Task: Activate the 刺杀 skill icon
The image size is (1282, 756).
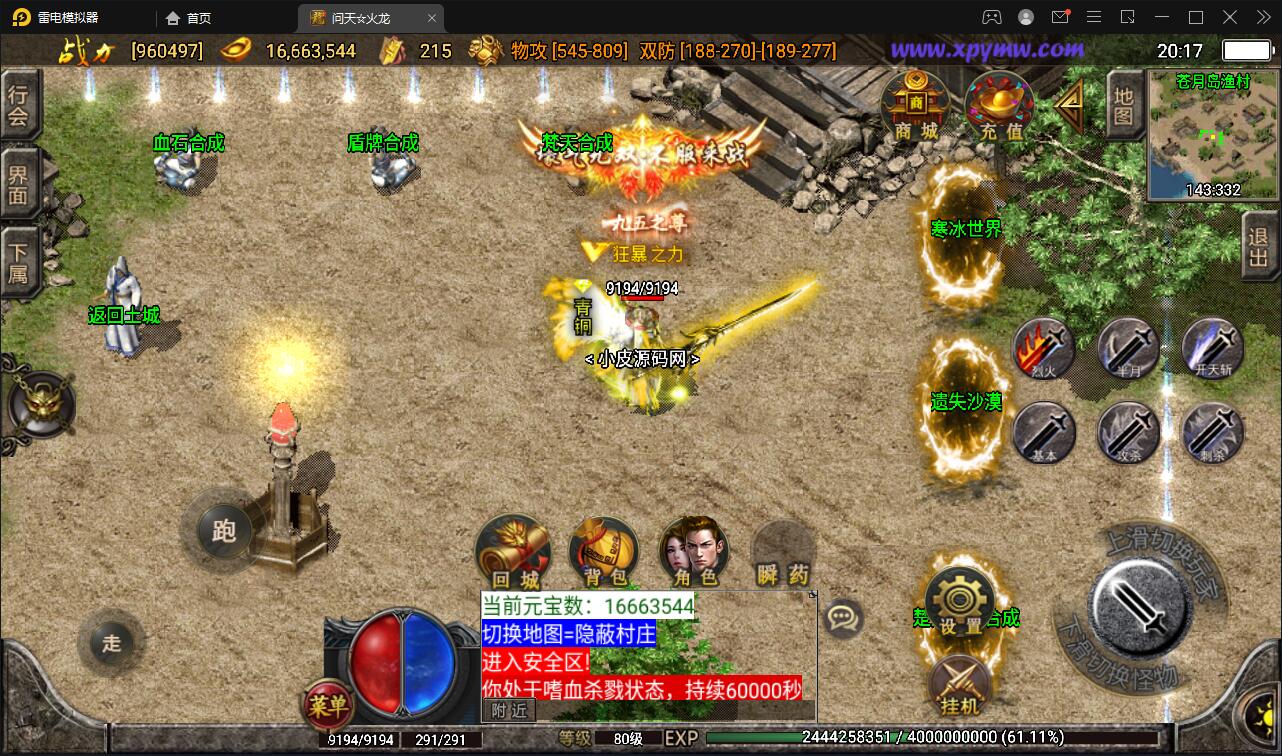Action: click(x=1211, y=434)
